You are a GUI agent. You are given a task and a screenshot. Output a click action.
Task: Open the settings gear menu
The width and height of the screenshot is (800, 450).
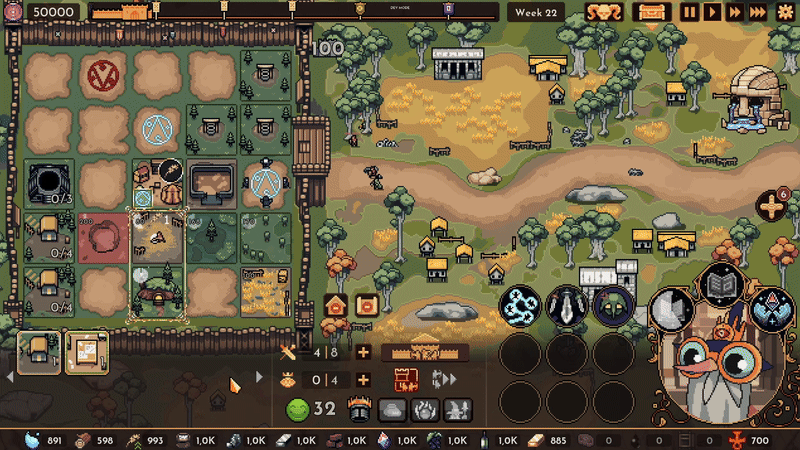pyautogui.click(x=783, y=12)
